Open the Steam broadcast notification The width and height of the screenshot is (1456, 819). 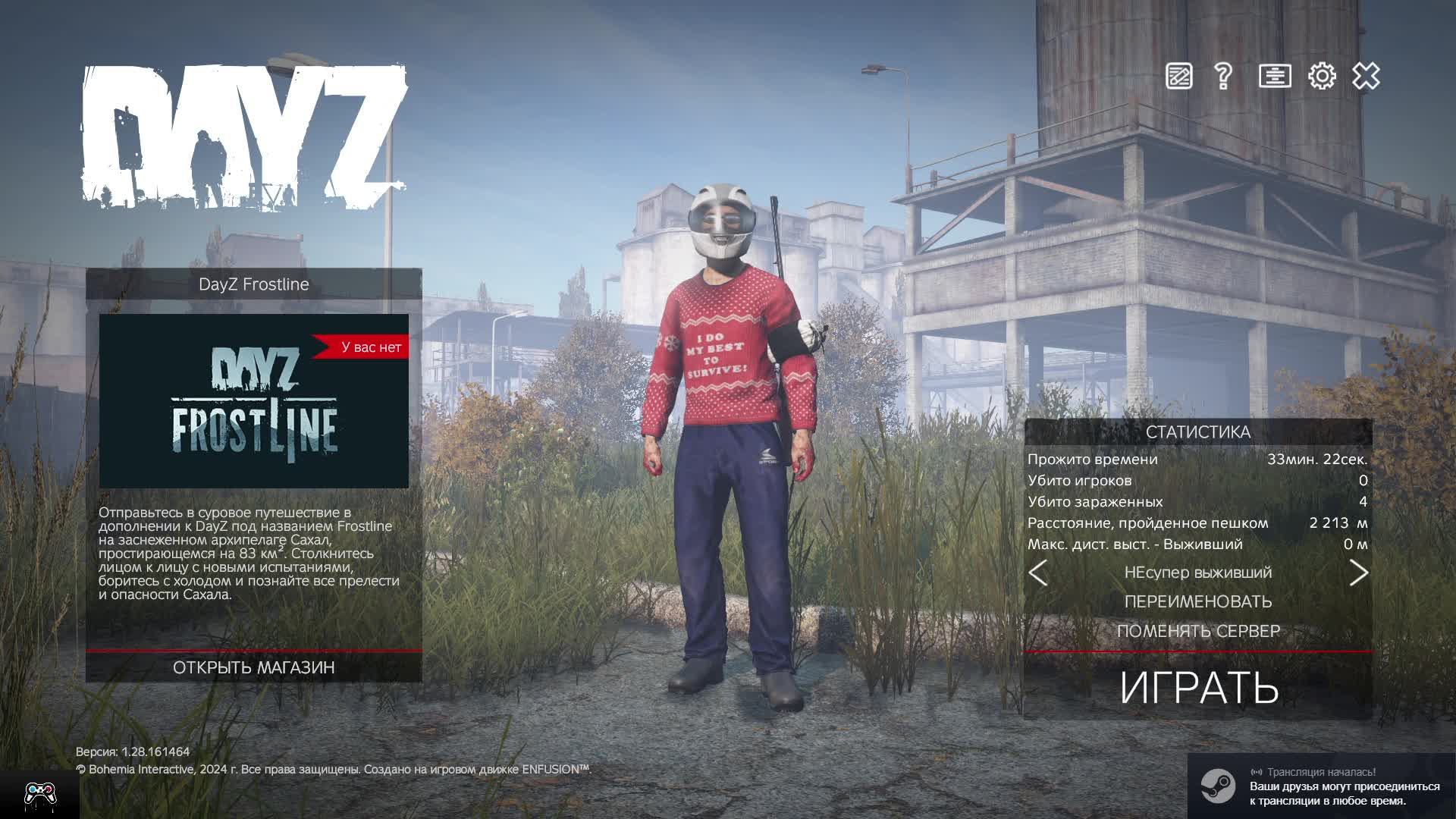pos(1321,786)
